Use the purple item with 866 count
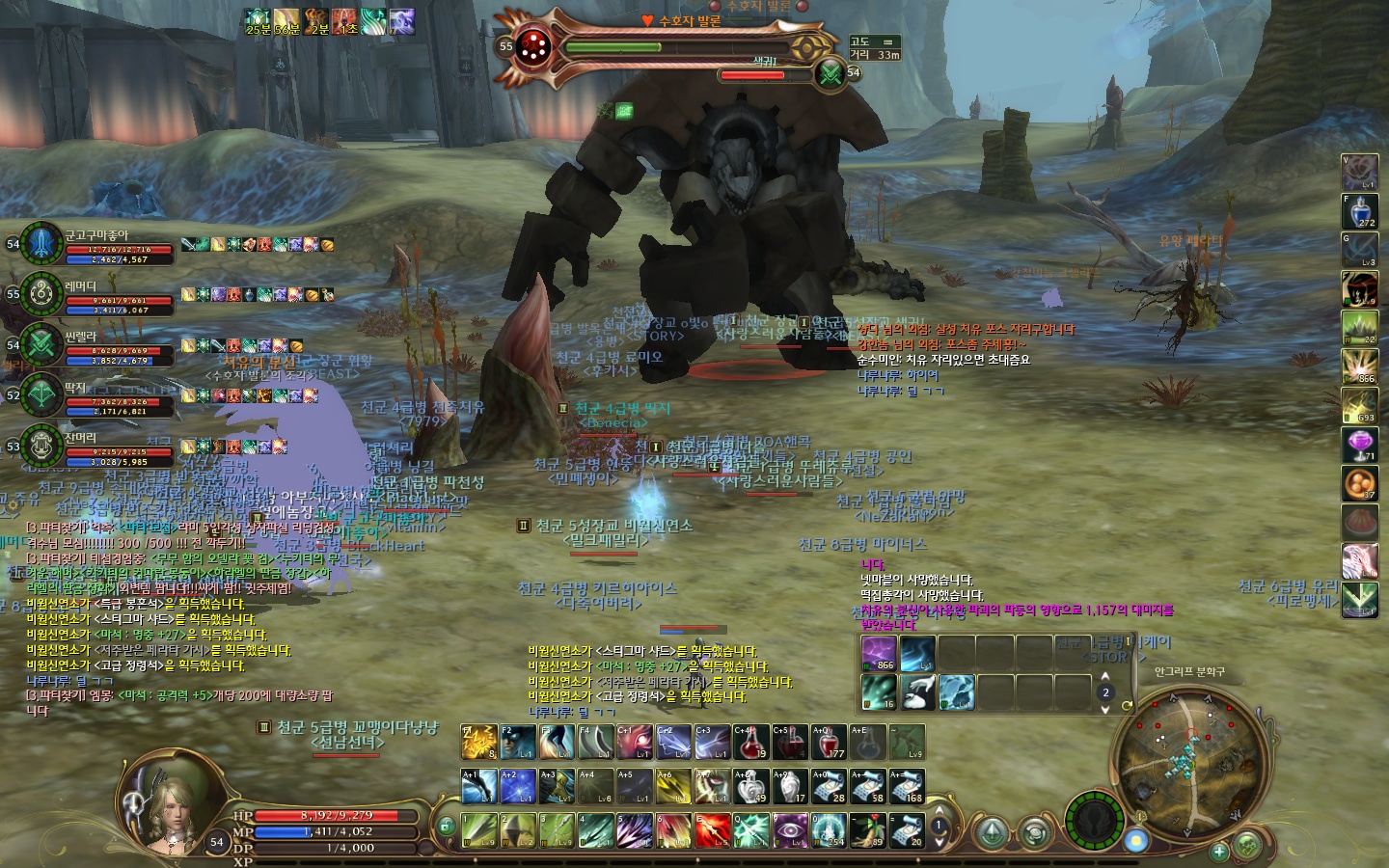The image size is (1389, 868). click(879, 653)
